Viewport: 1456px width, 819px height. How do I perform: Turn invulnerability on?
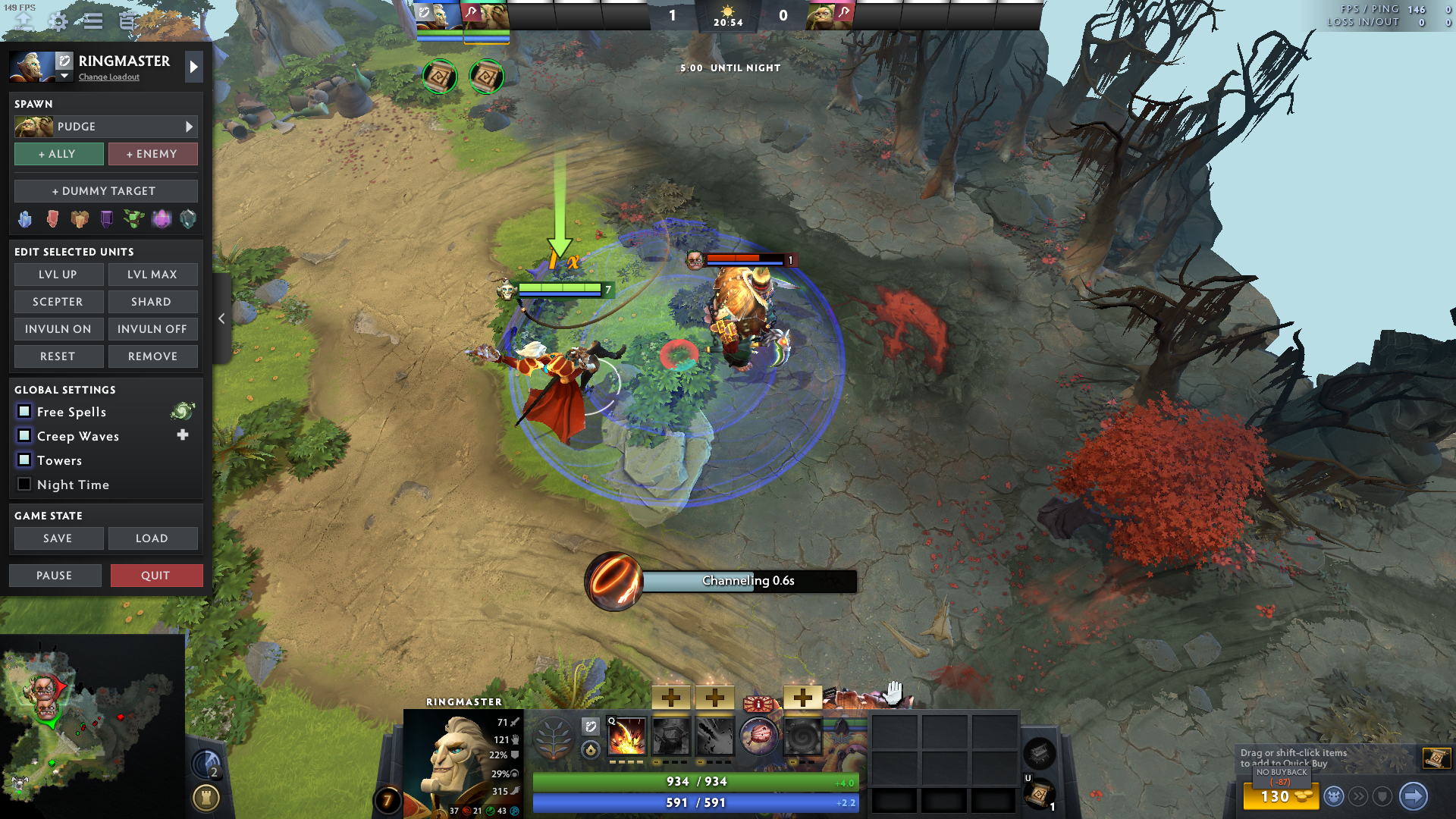58,329
